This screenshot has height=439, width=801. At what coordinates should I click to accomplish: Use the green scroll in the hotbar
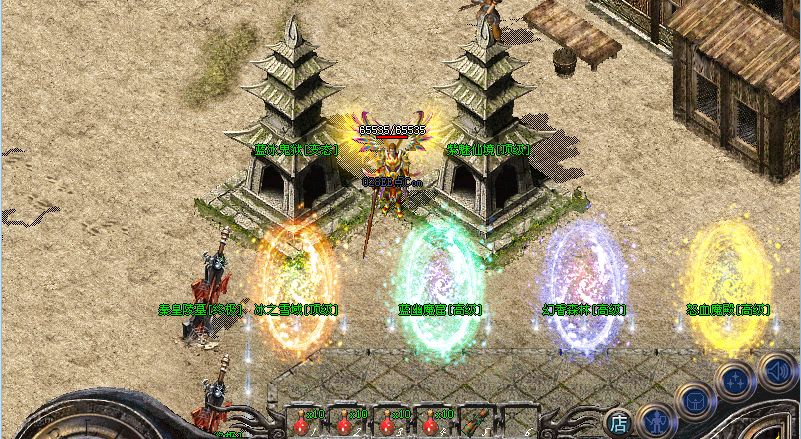(x=474, y=420)
